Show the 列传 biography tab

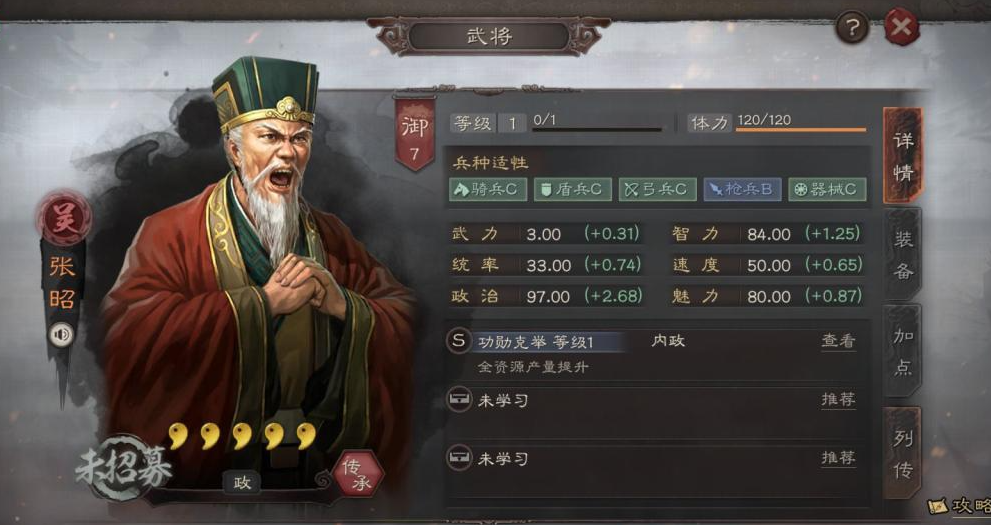[902, 453]
